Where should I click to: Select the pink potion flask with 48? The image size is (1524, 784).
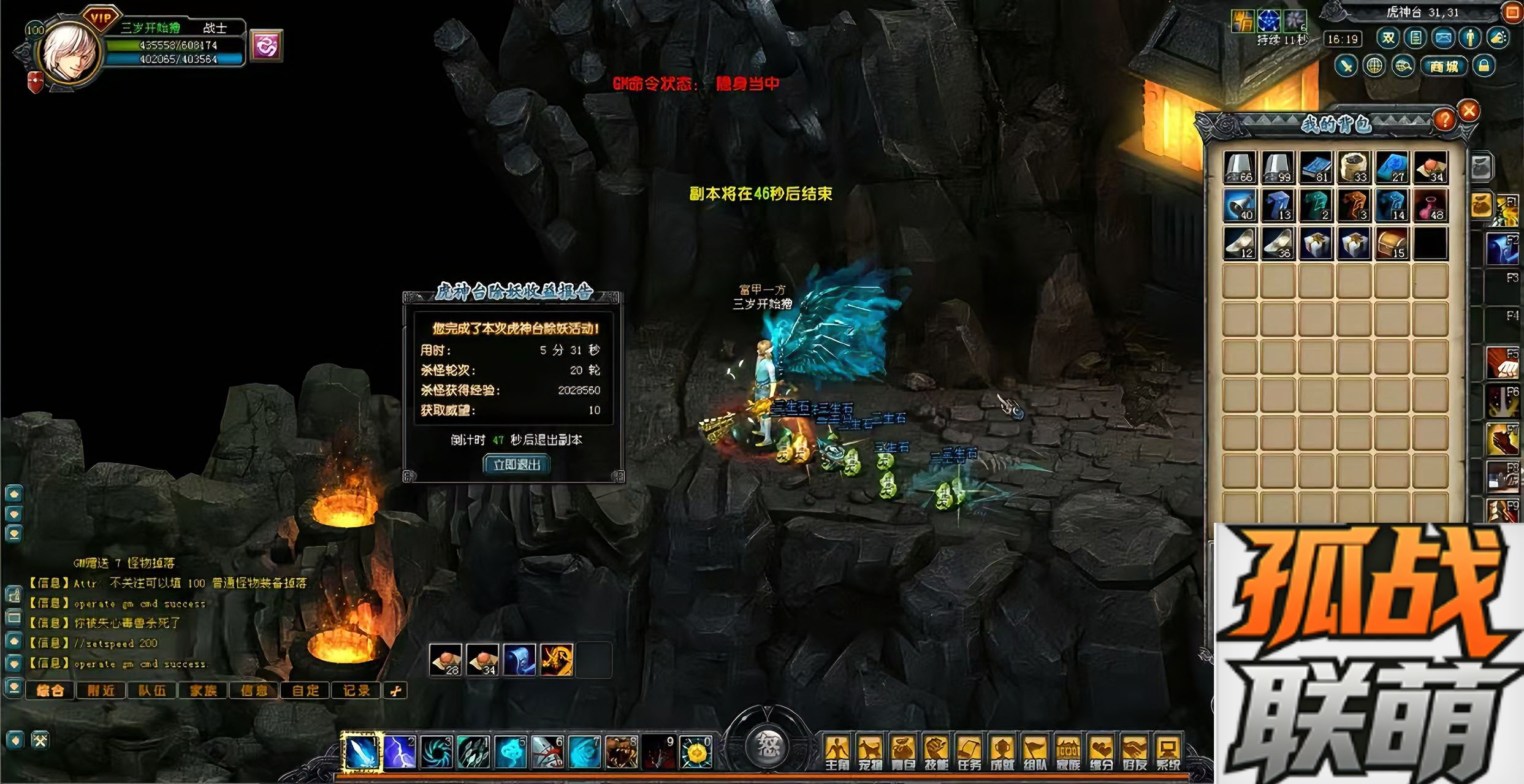click(1430, 205)
